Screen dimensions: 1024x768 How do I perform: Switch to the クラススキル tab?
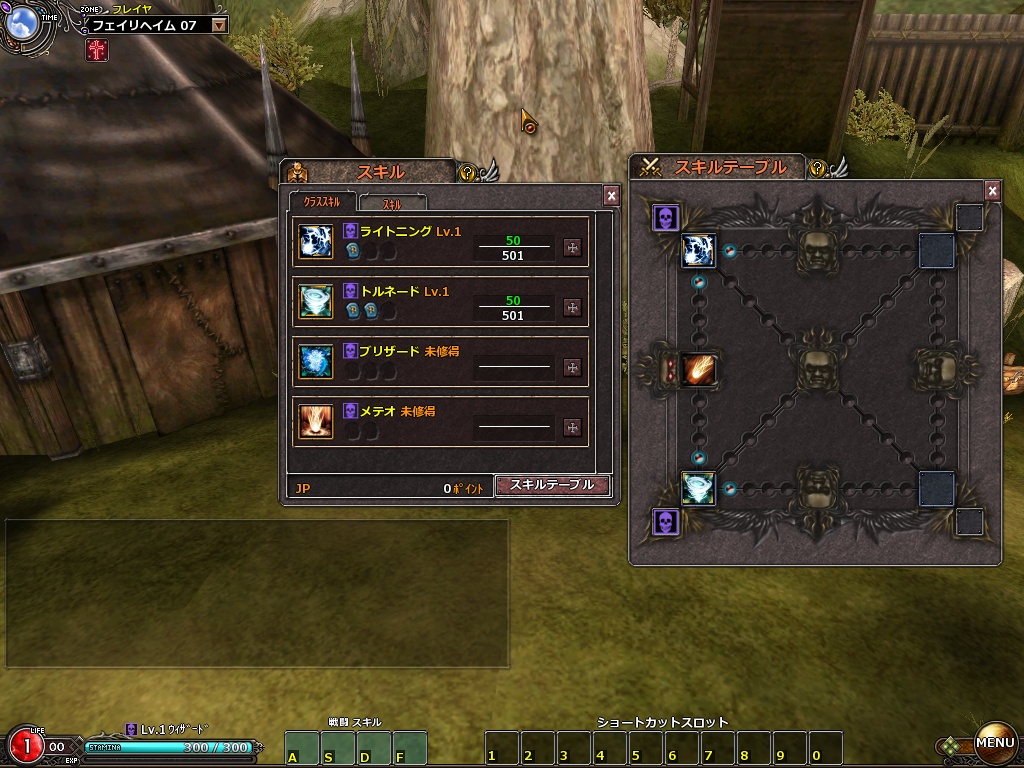(322, 203)
